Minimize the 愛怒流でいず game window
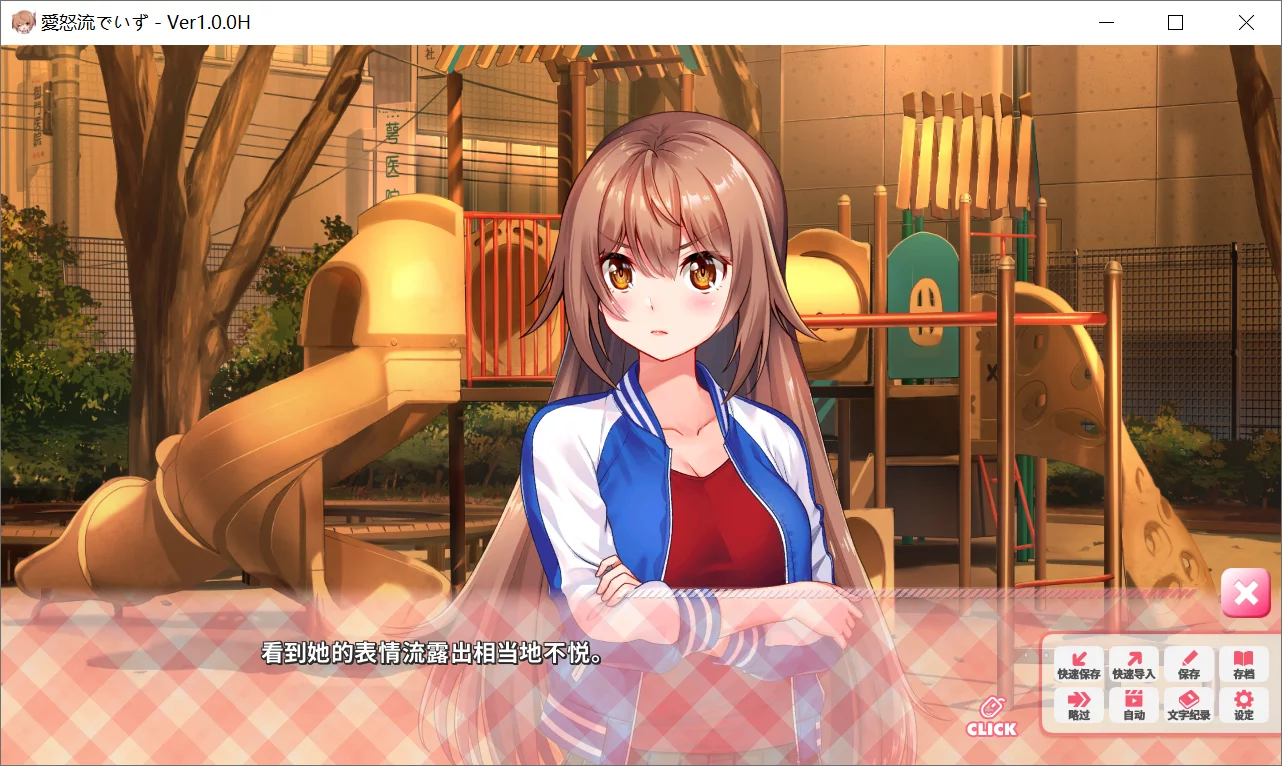The height and width of the screenshot is (766, 1282). (1106, 21)
